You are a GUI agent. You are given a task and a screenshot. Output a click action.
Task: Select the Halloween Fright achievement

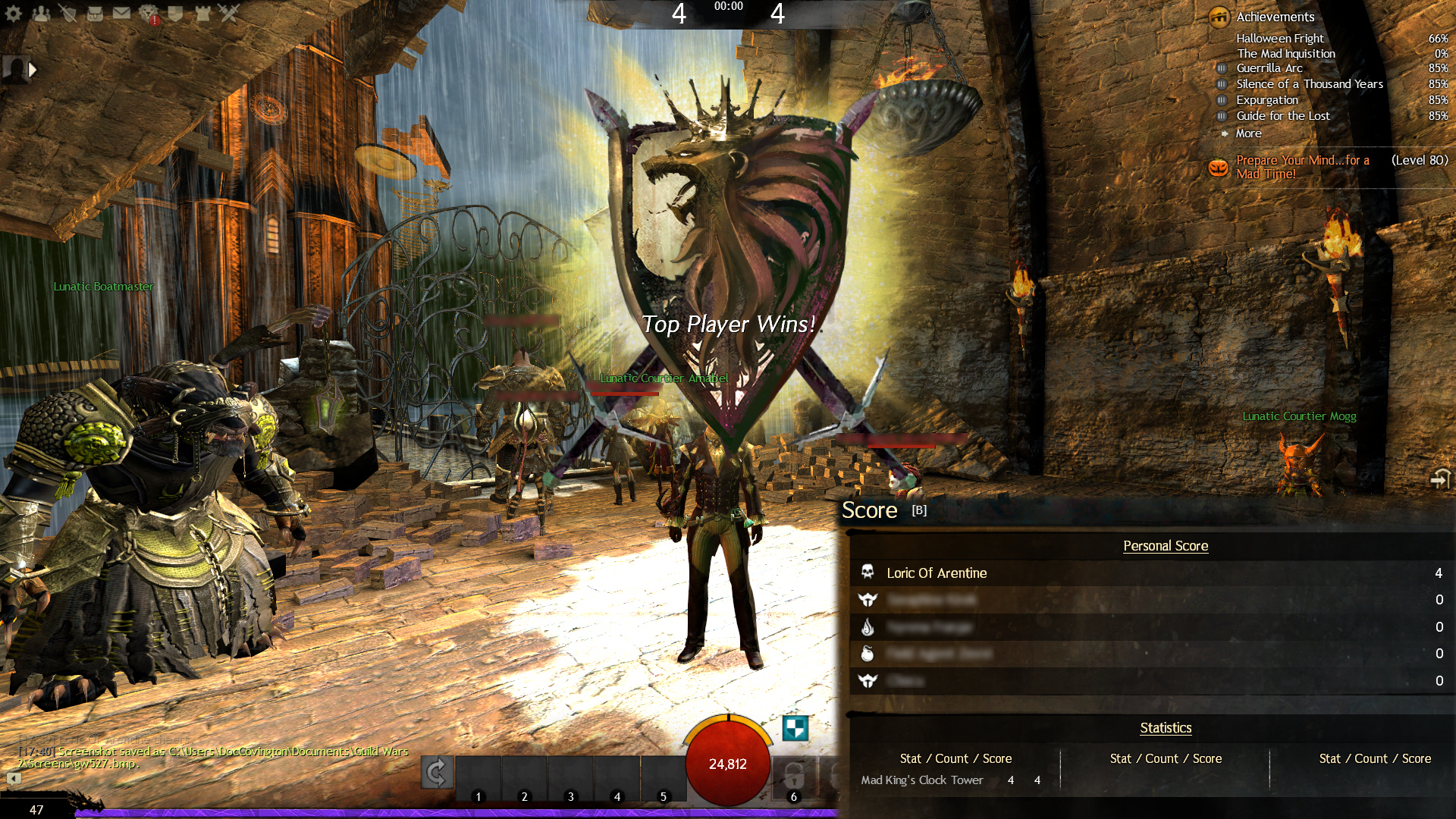point(1280,38)
